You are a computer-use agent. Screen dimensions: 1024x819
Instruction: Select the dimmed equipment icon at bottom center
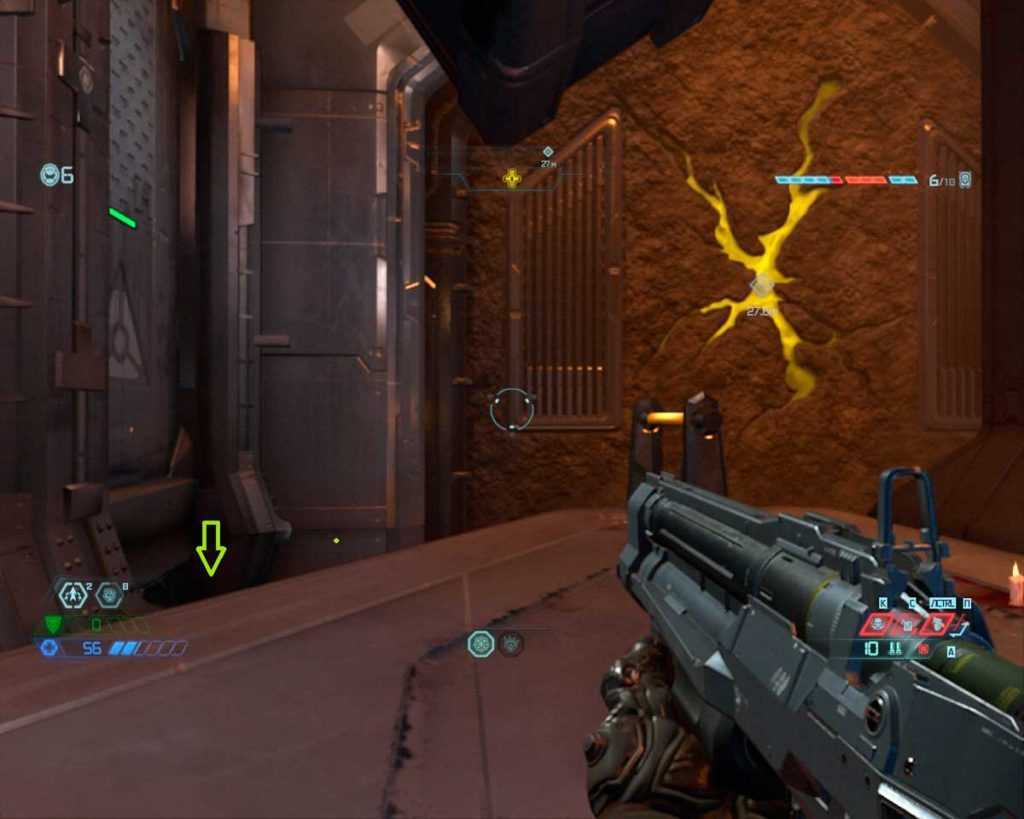pos(511,643)
